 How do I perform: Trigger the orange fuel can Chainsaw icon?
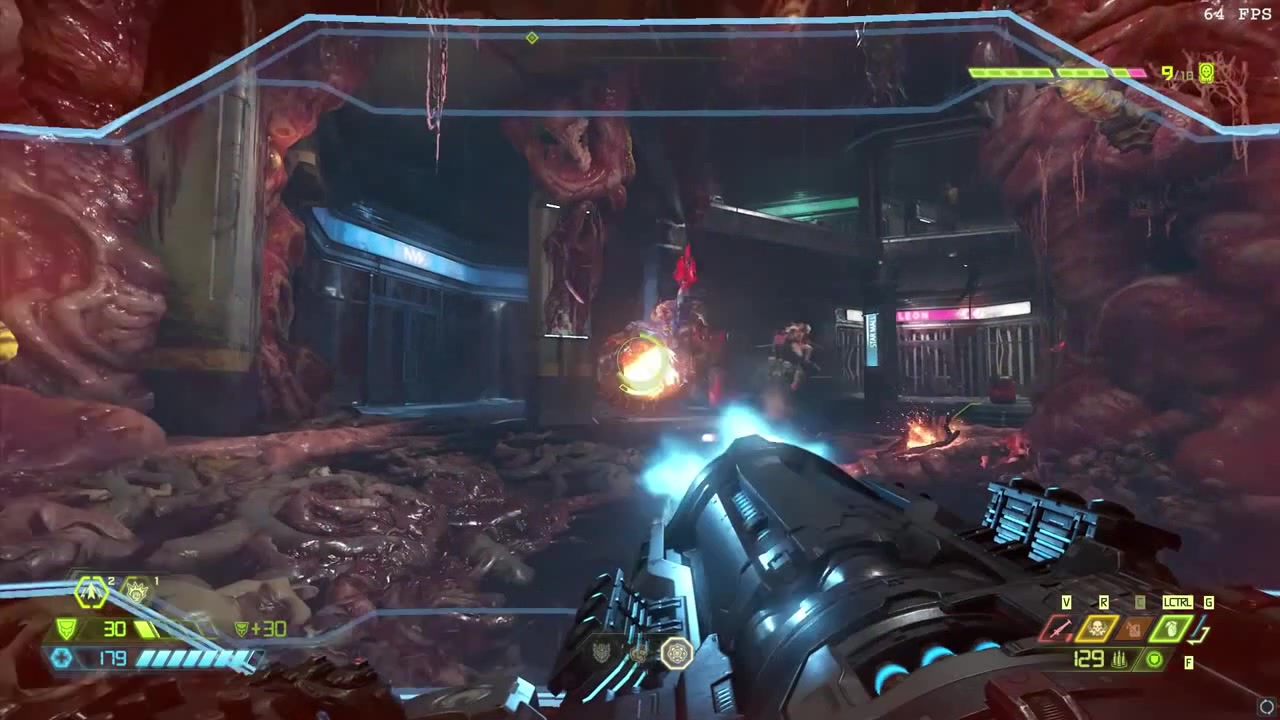(x=1135, y=629)
